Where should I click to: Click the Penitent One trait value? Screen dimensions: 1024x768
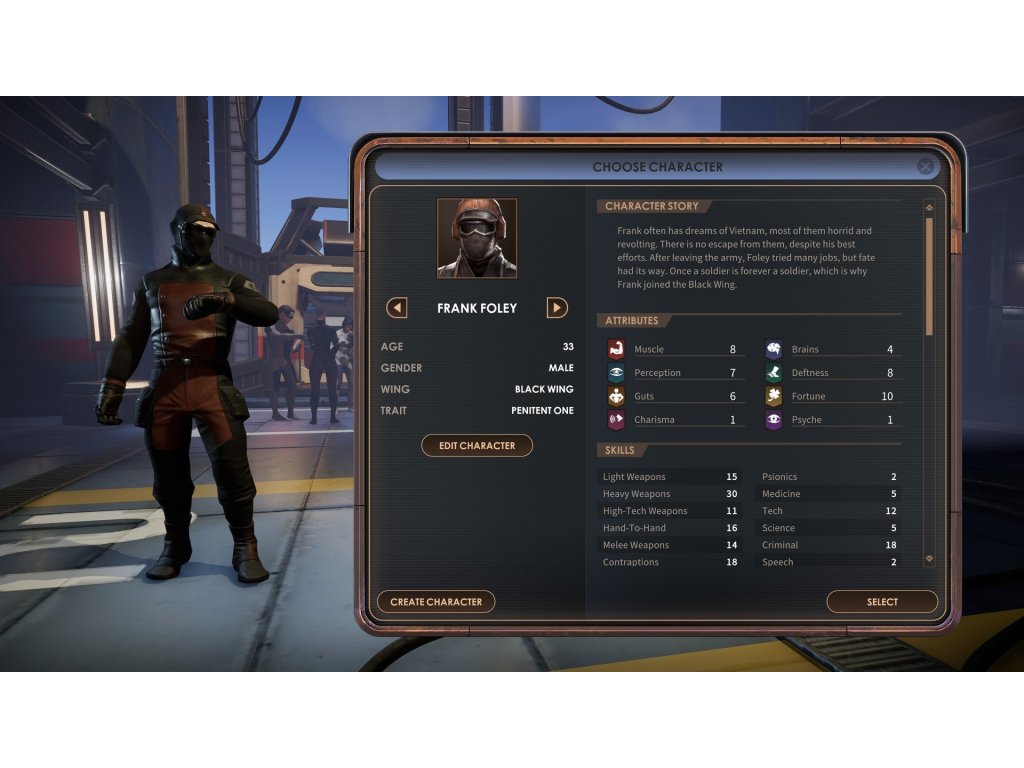tap(542, 411)
